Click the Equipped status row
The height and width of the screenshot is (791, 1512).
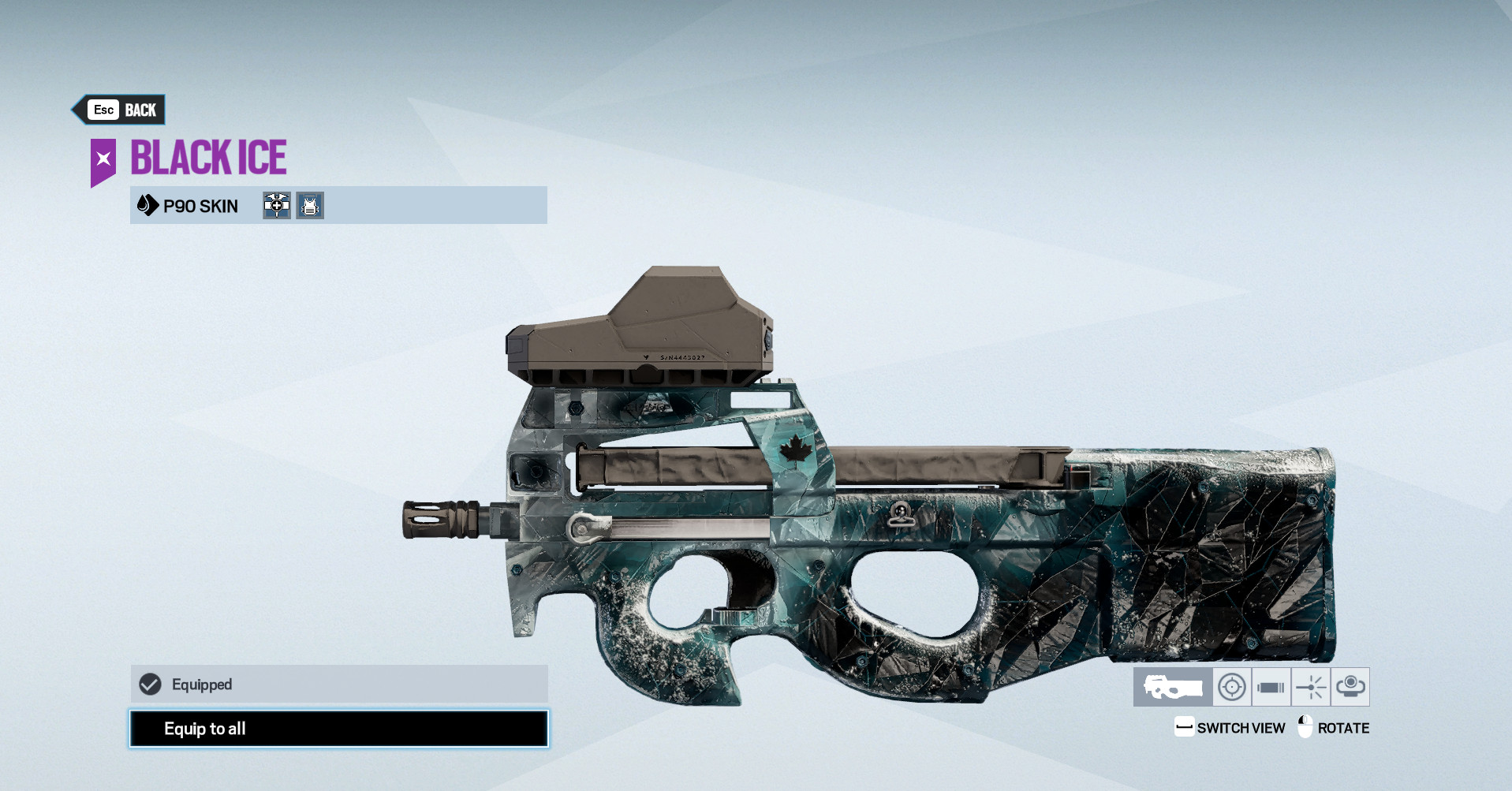[338, 684]
